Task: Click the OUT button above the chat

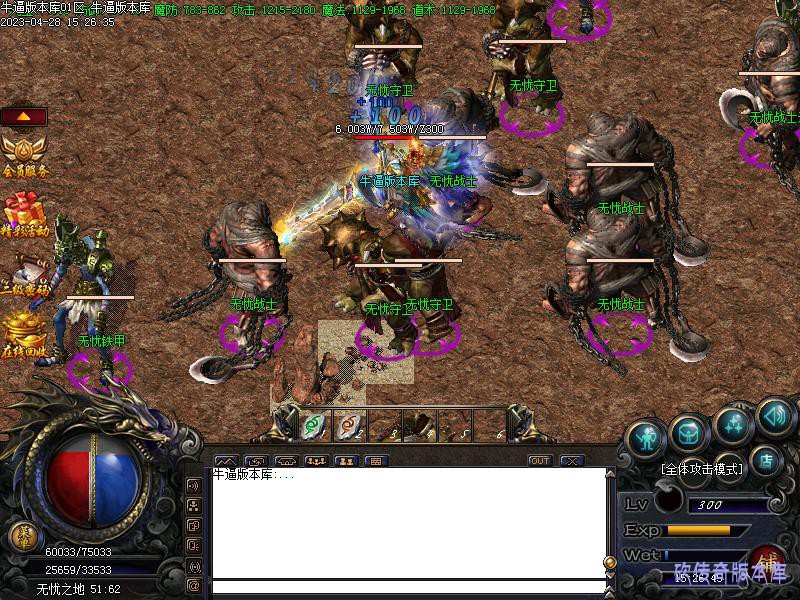Action: tap(540, 461)
